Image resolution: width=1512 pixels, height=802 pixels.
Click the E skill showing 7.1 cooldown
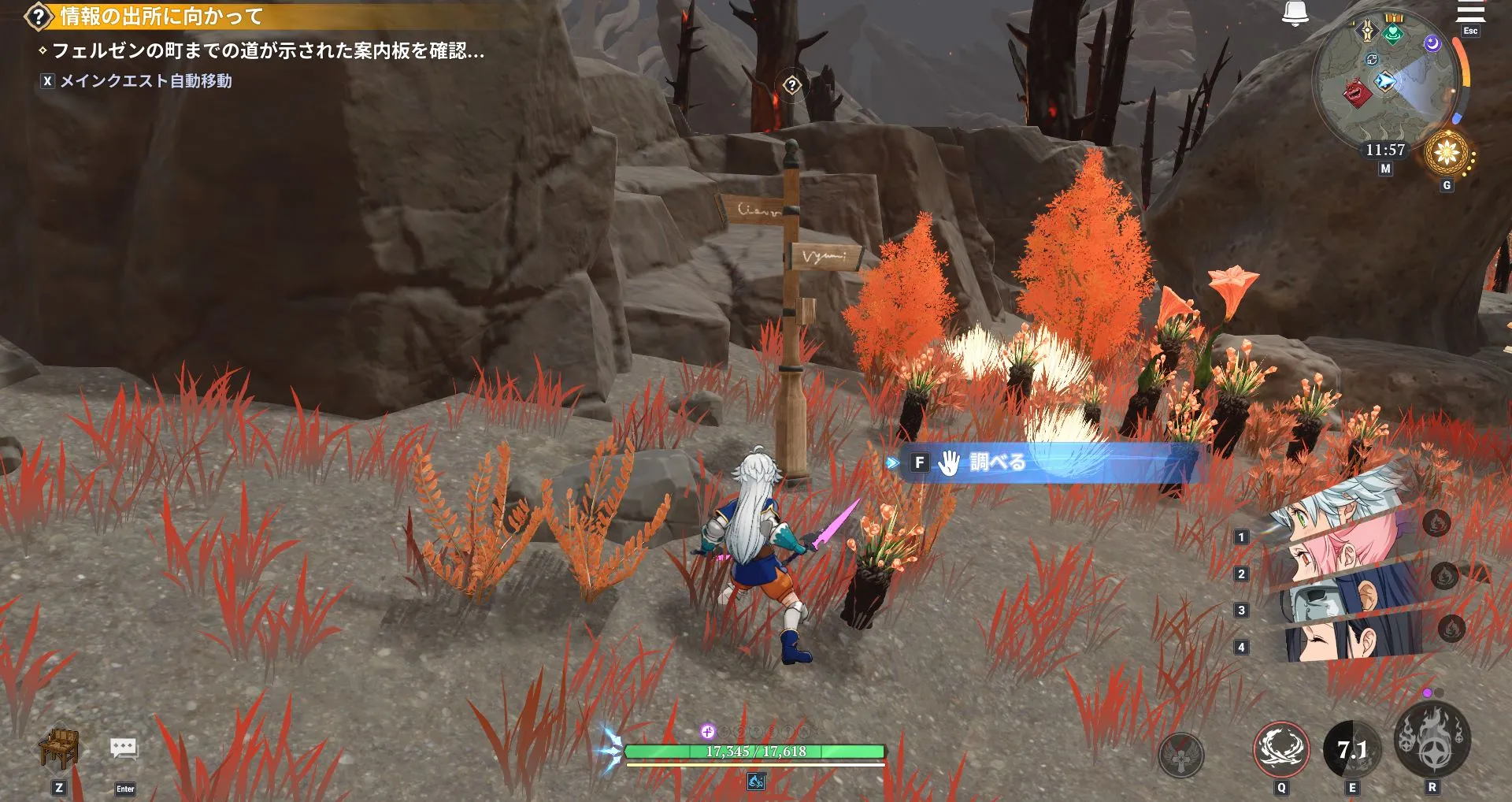coord(1351,749)
